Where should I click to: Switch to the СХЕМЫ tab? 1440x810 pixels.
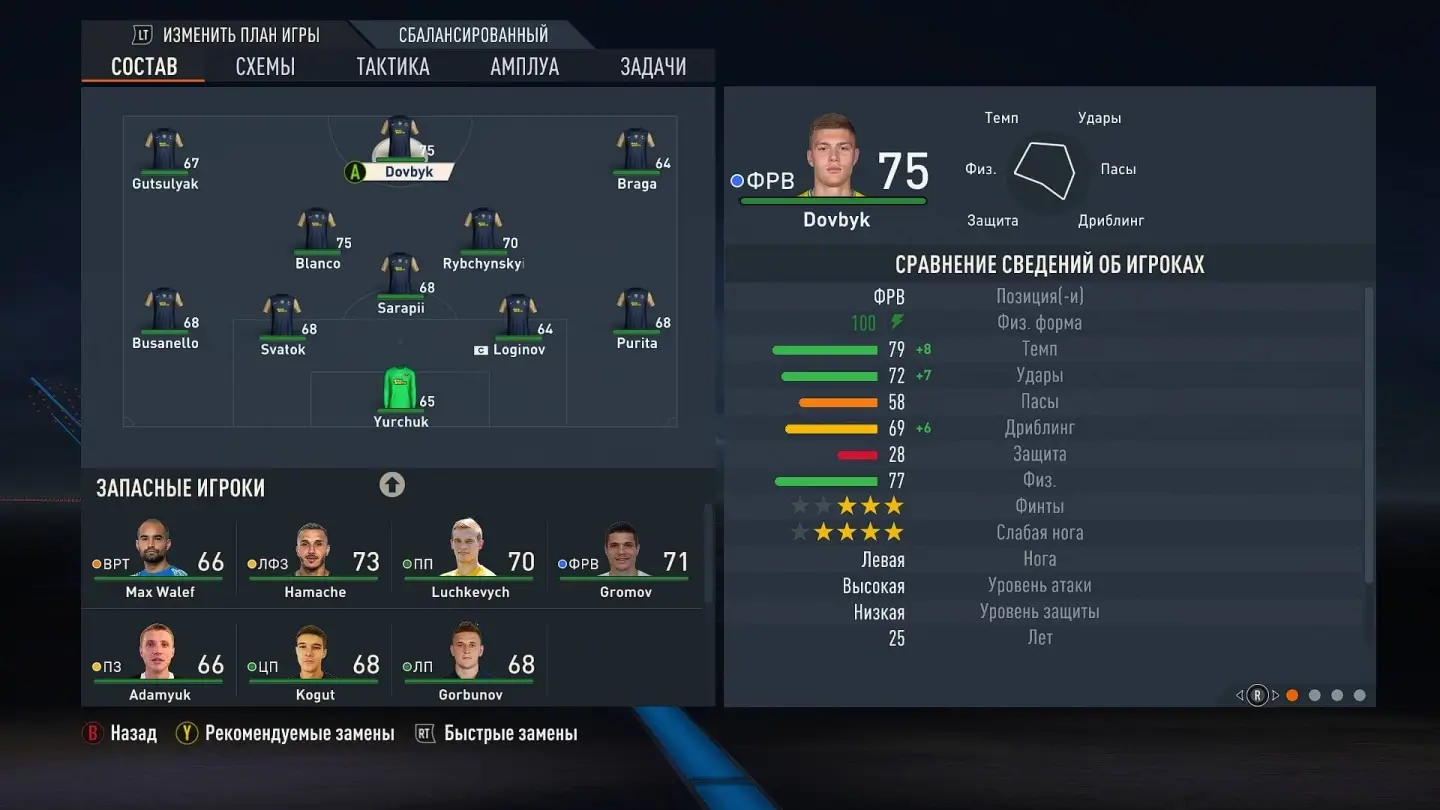click(265, 67)
